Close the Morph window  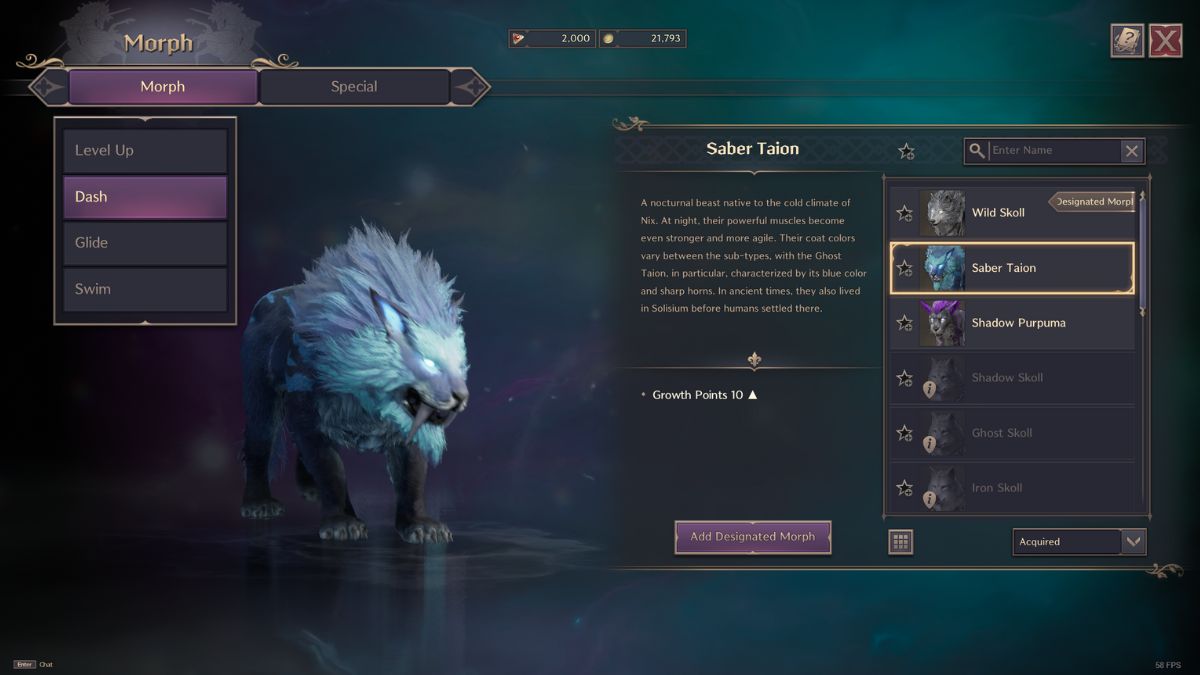(x=1165, y=41)
